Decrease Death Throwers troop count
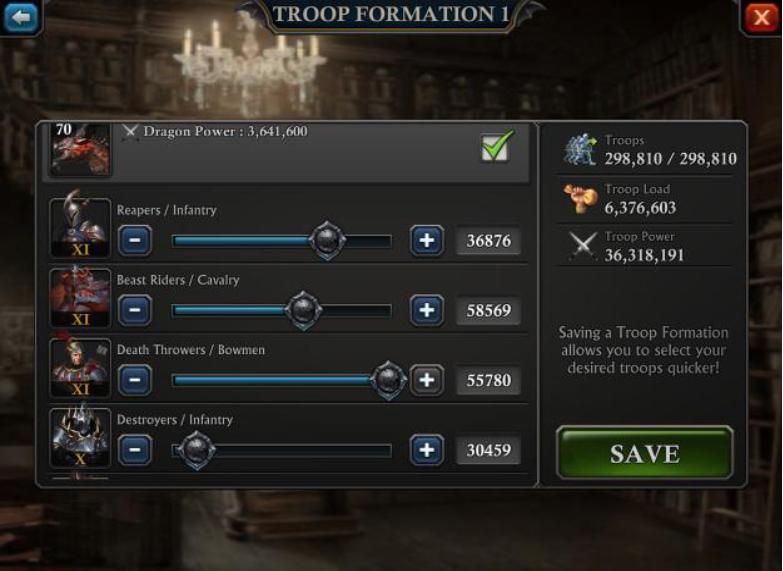 tap(135, 380)
